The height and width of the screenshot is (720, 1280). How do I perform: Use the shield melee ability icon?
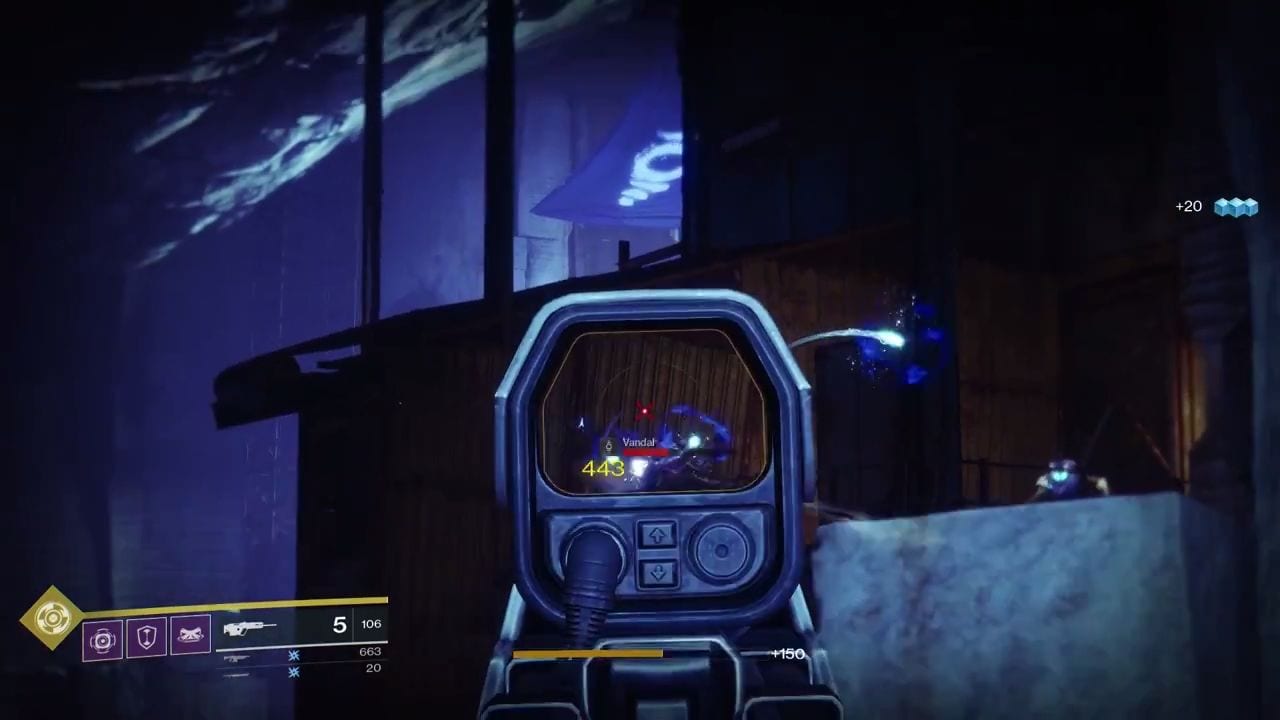click(146, 637)
